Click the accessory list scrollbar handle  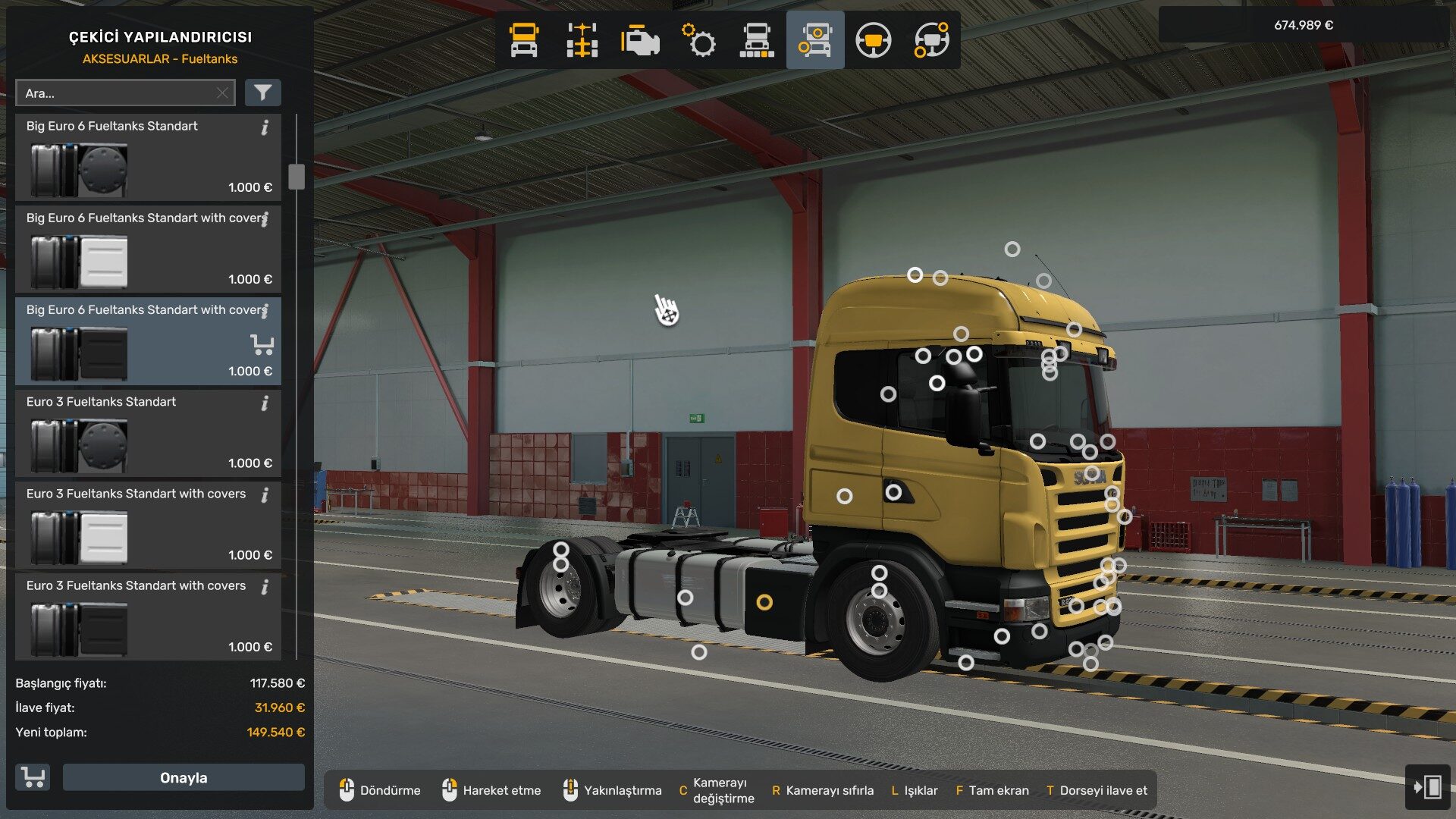coord(297,177)
